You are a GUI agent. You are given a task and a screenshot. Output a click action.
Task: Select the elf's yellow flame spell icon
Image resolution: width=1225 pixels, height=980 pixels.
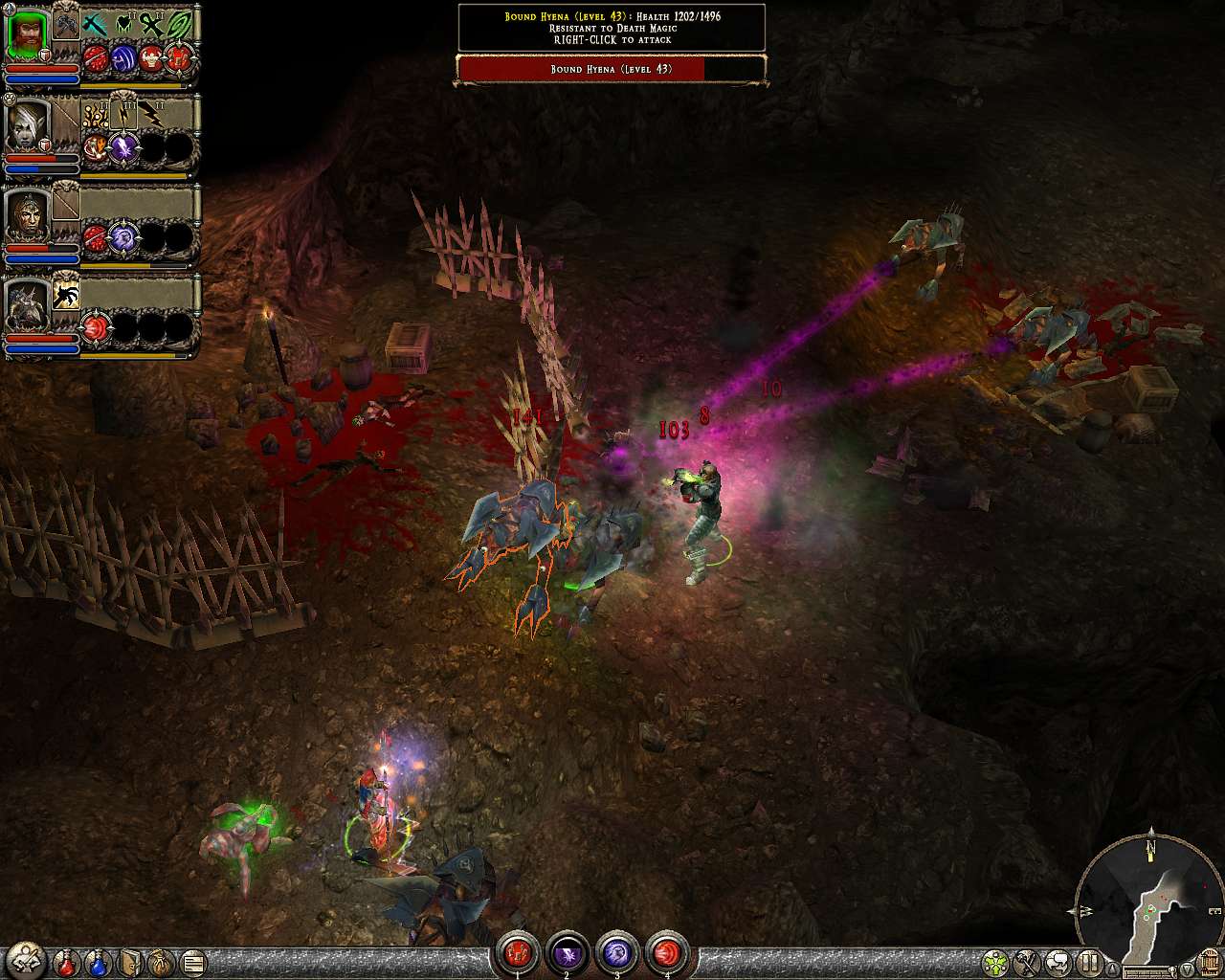(x=94, y=115)
